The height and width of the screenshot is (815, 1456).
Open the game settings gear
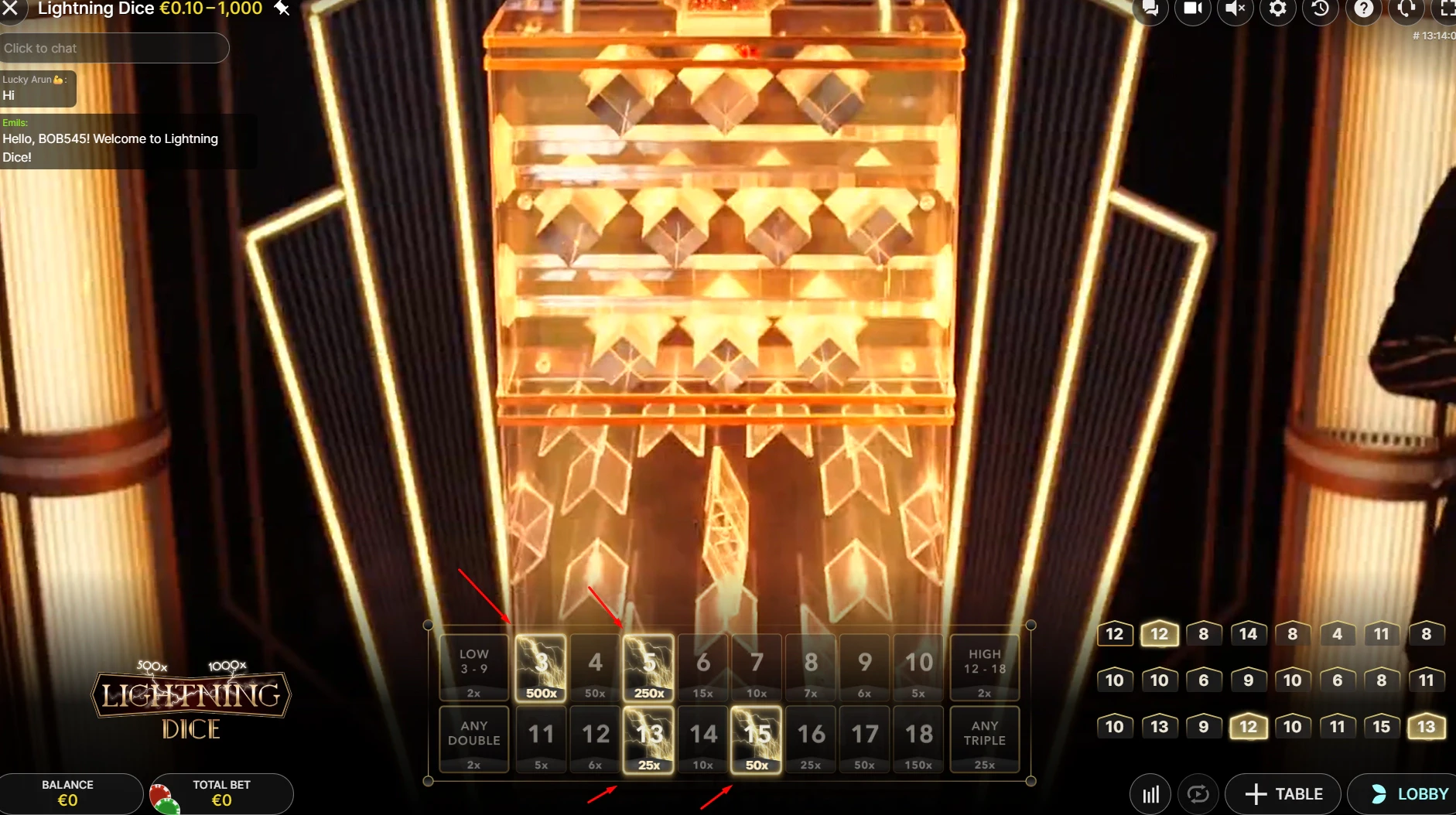point(1278,11)
